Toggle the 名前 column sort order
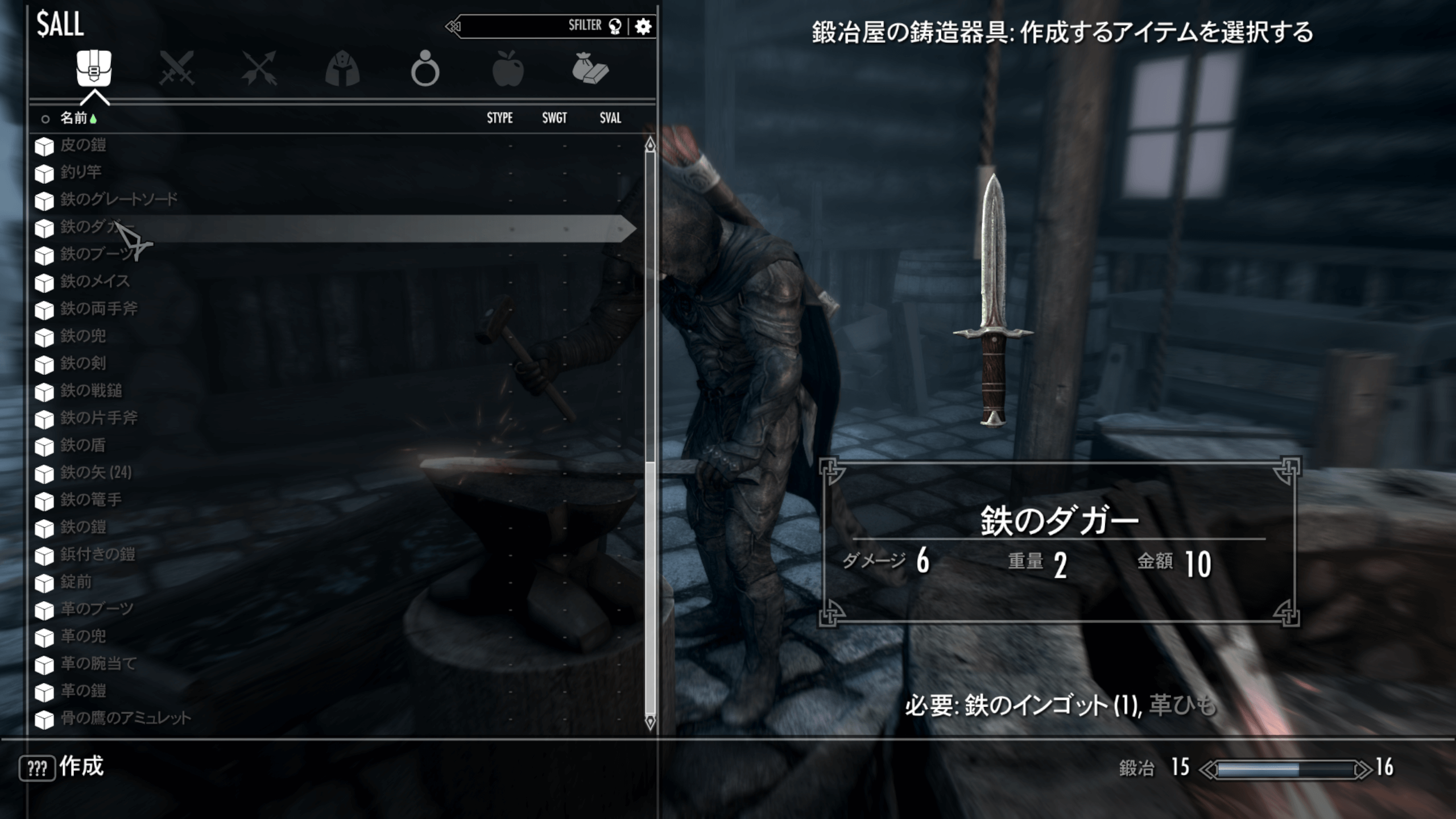This screenshot has height=819, width=1456. click(x=74, y=118)
